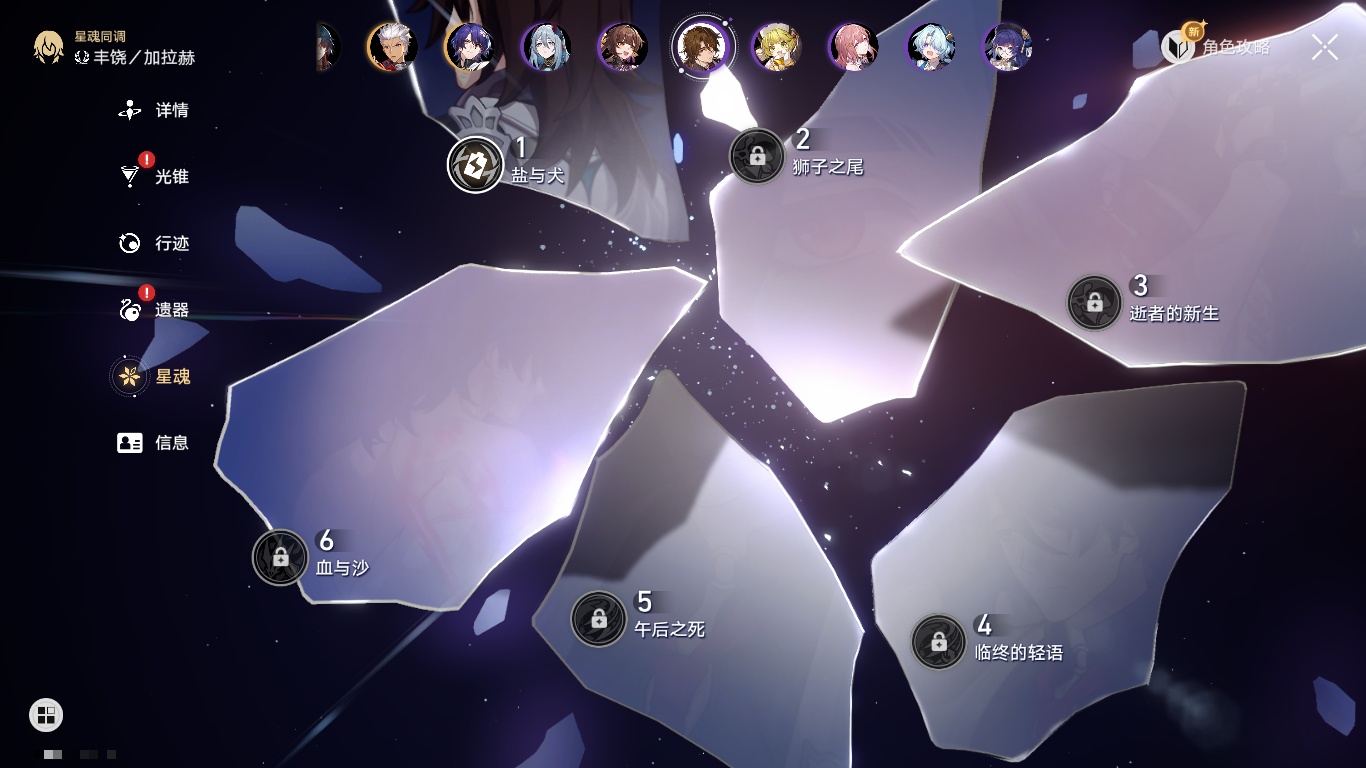Image resolution: width=1366 pixels, height=768 pixels.
Task: Inspect locked eidolon 3 逝者的新生
Action: (x=1094, y=302)
